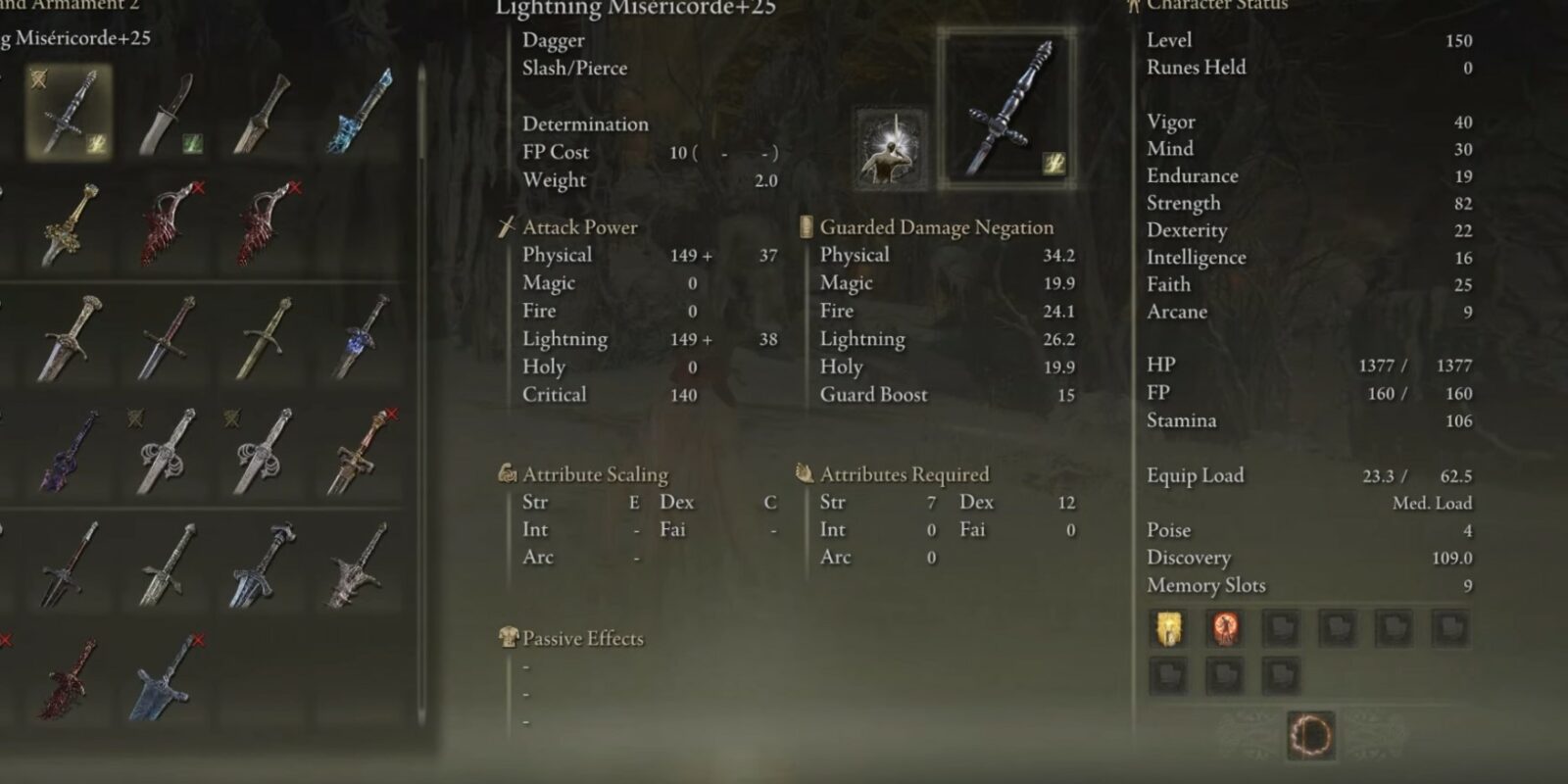Select the blue crystal Glintstone Kris dagger
Image resolution: width=1568 pixels, height=784 pixels.
pyautogui.click(x=360, y=112)
